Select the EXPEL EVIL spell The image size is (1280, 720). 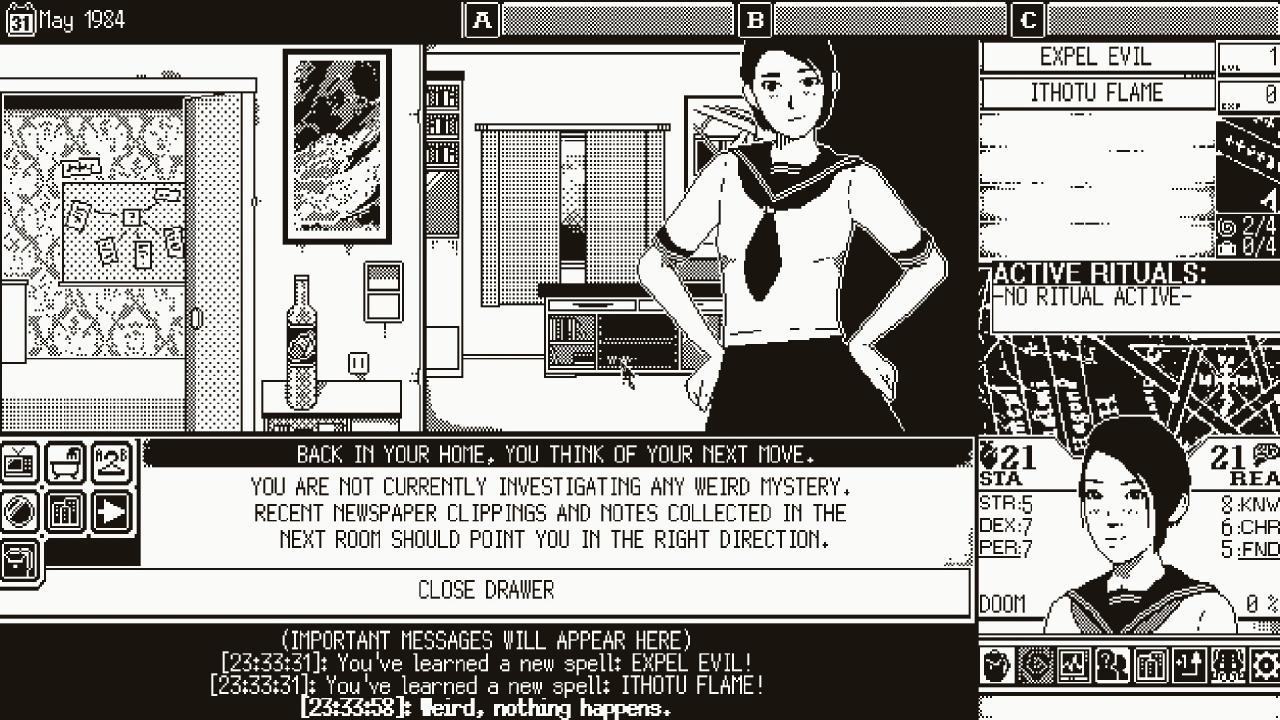coord(1096,57)
